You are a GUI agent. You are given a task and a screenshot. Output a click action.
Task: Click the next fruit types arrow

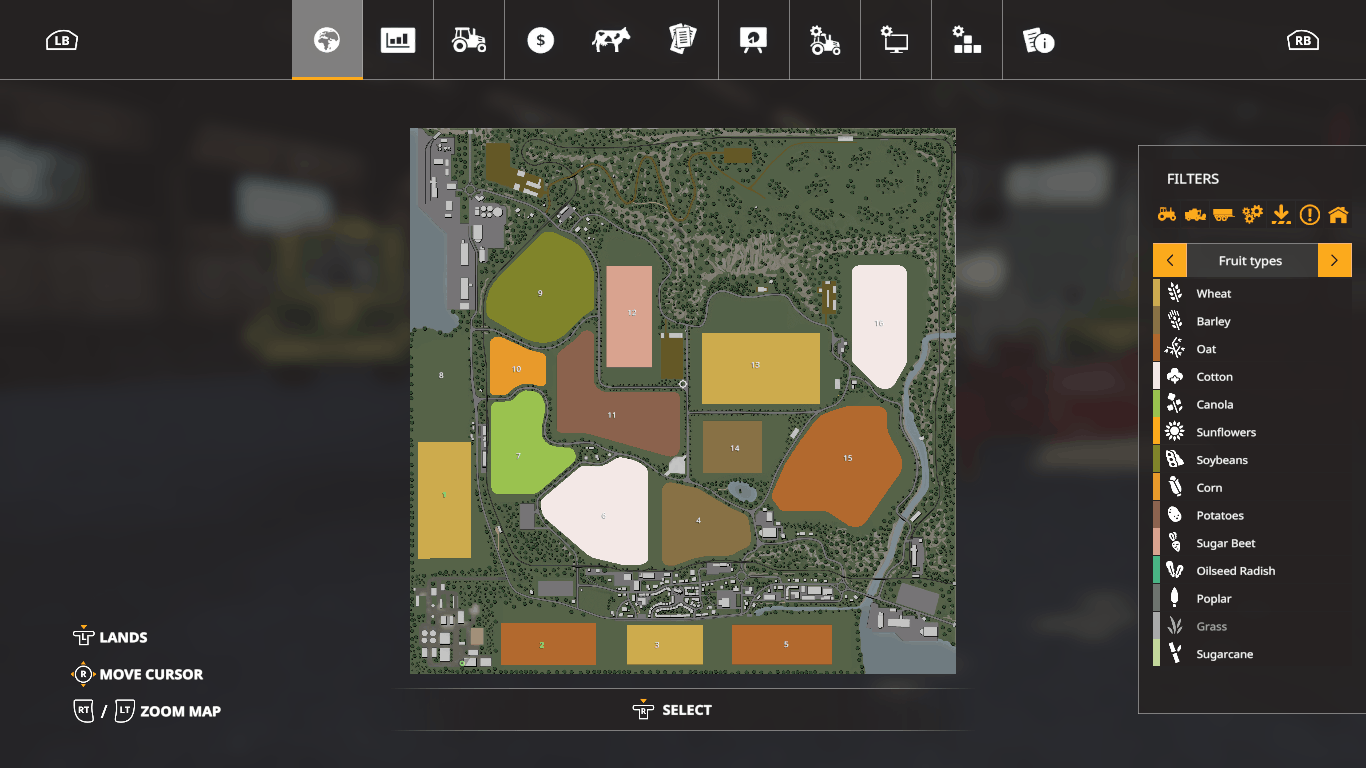[x=1334, y=261]
